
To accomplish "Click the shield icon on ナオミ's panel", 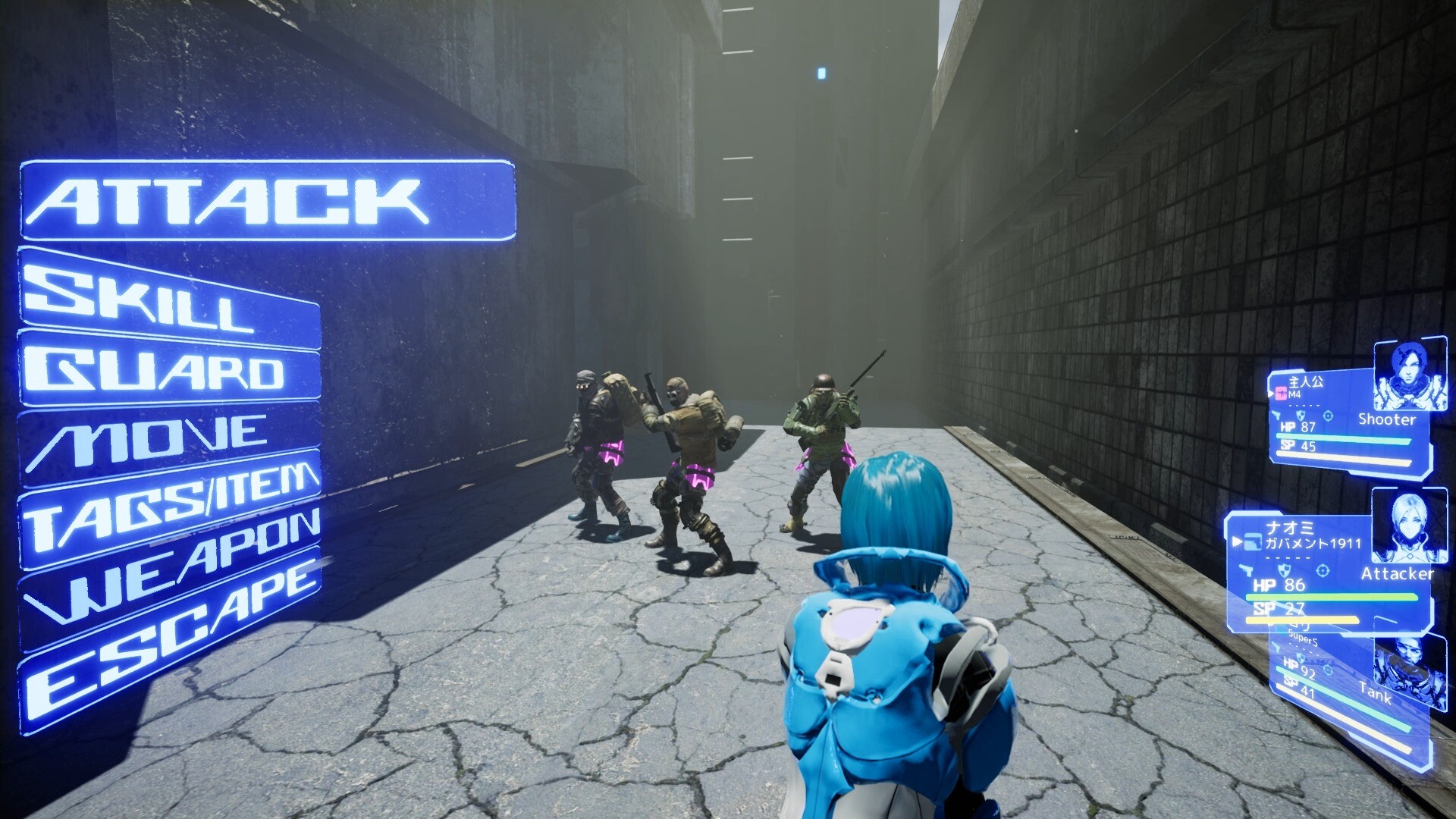I will pyautogui.click(x=1285, y=571).
